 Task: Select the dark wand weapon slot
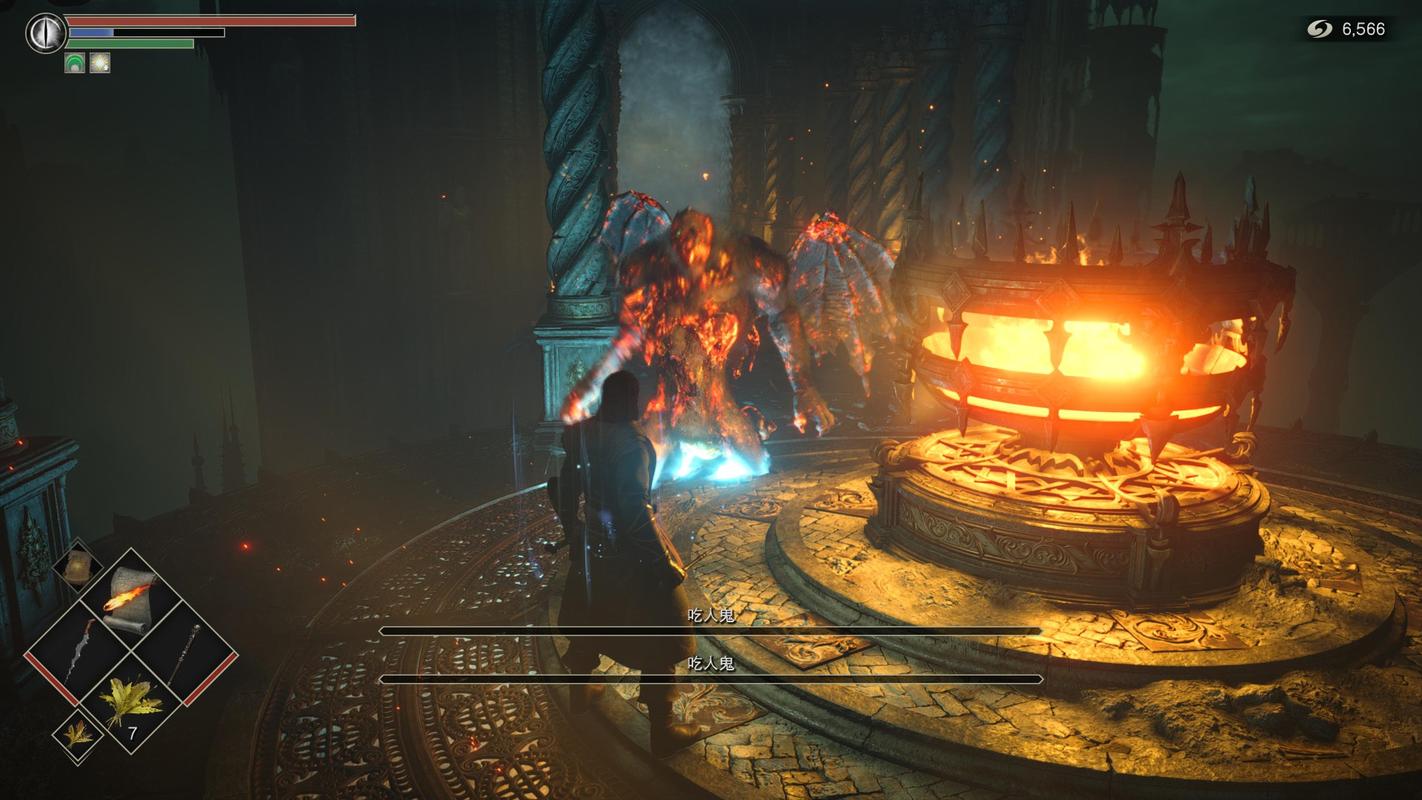click(x=183, y=652)
